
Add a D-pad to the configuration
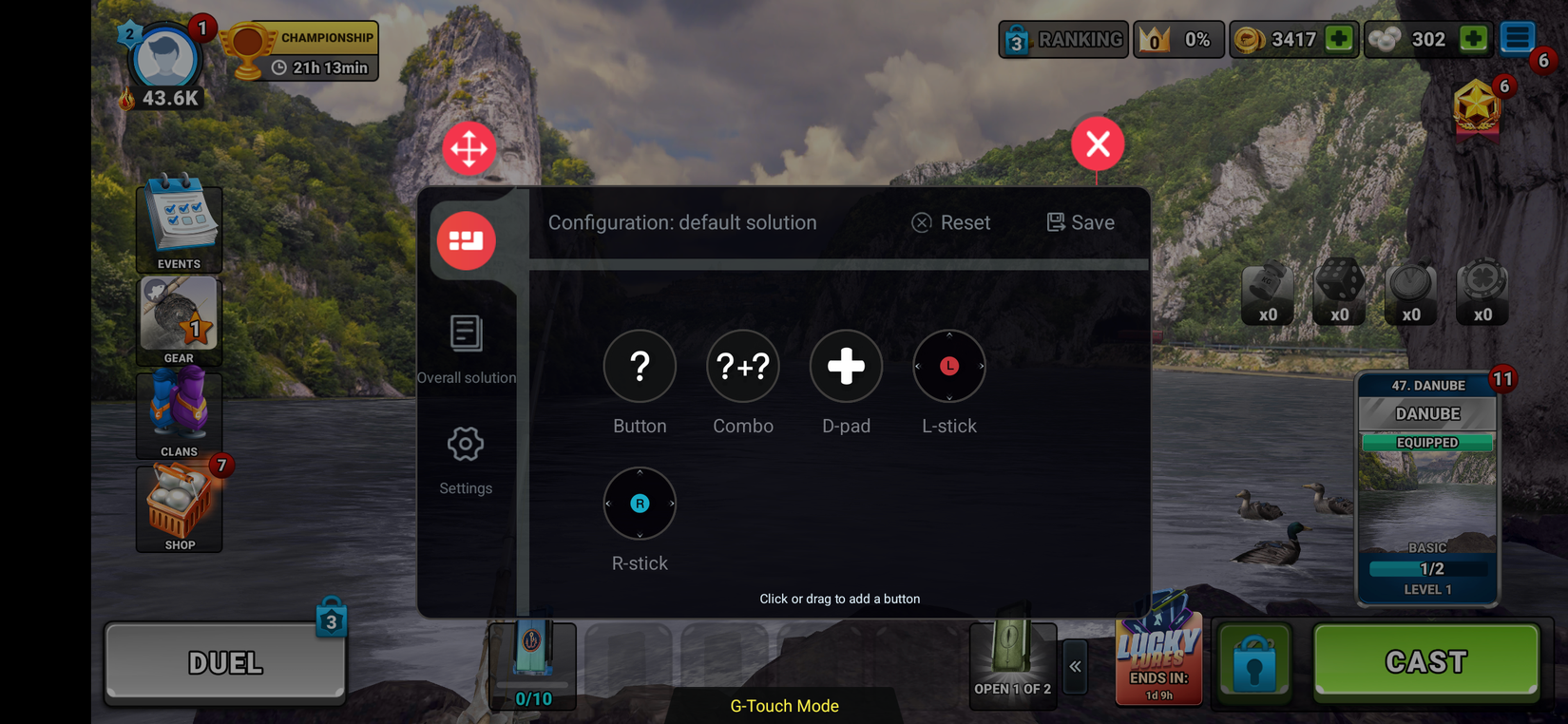tap(846, 366)
